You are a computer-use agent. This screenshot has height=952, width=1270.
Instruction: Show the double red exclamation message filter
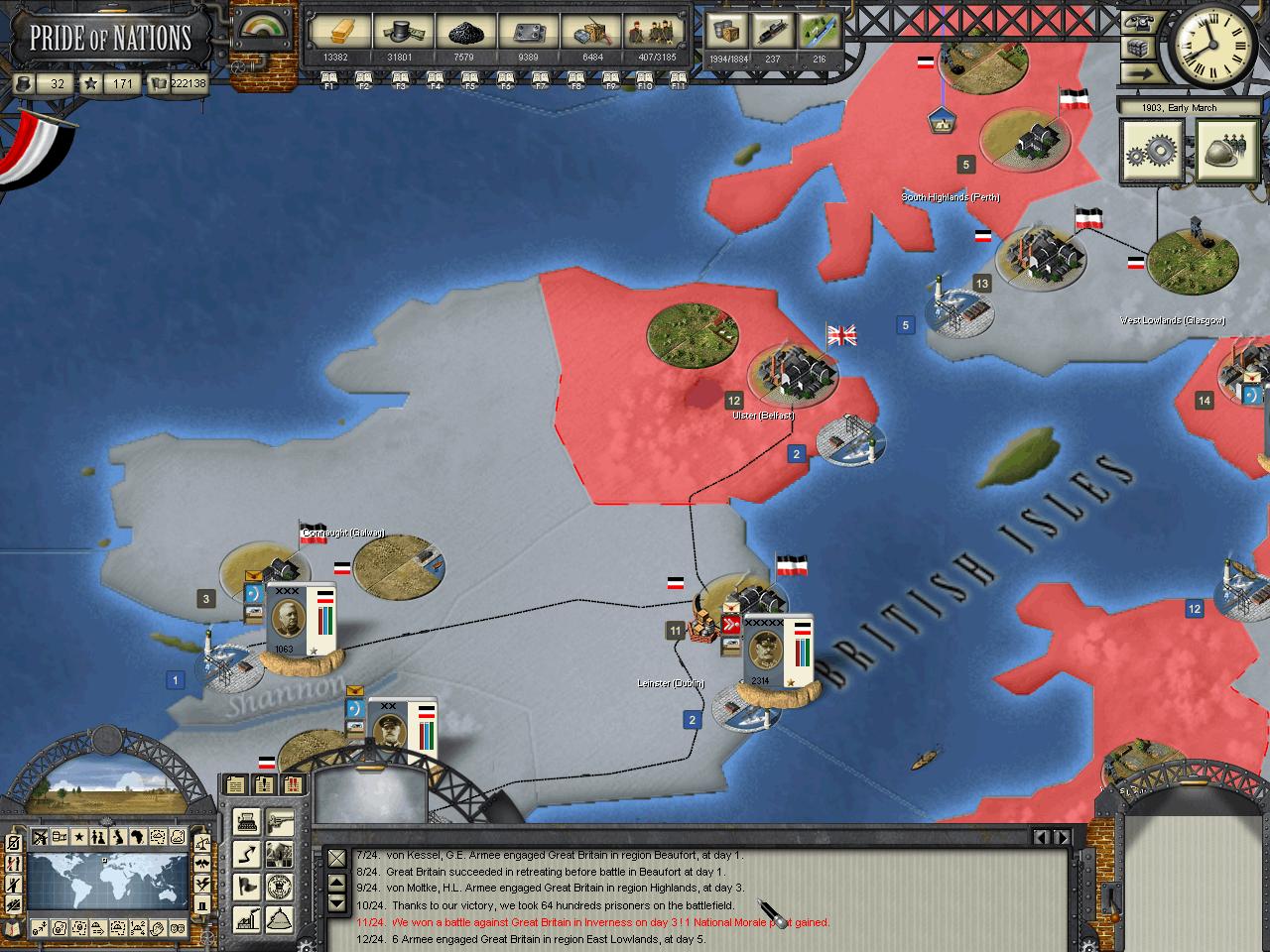click(293, 784)
